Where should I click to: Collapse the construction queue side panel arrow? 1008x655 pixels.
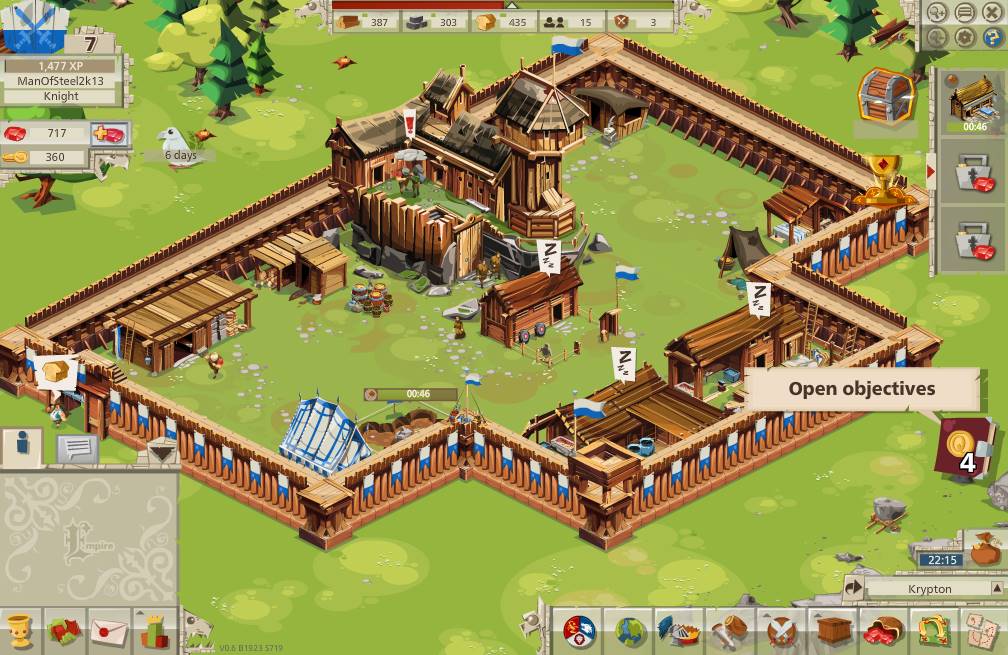[x=932, y=172]
